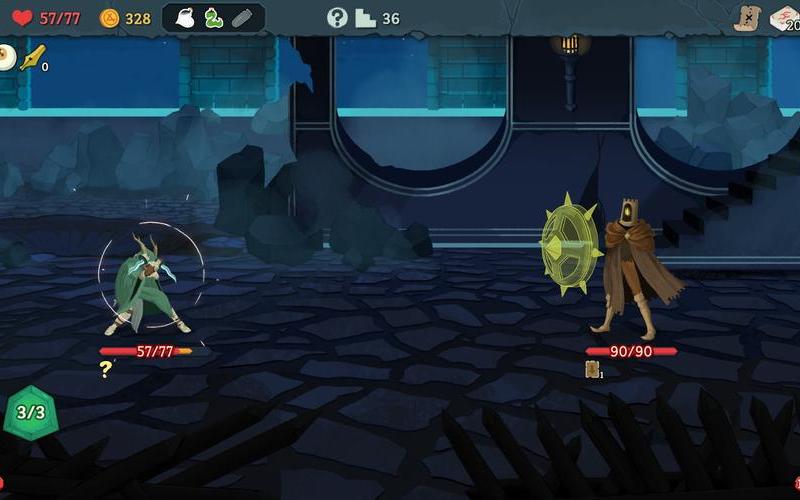Open the map scroll icon
Image resolution: width=800 pixels, height=500 pixels.
[x=746, y=18]
